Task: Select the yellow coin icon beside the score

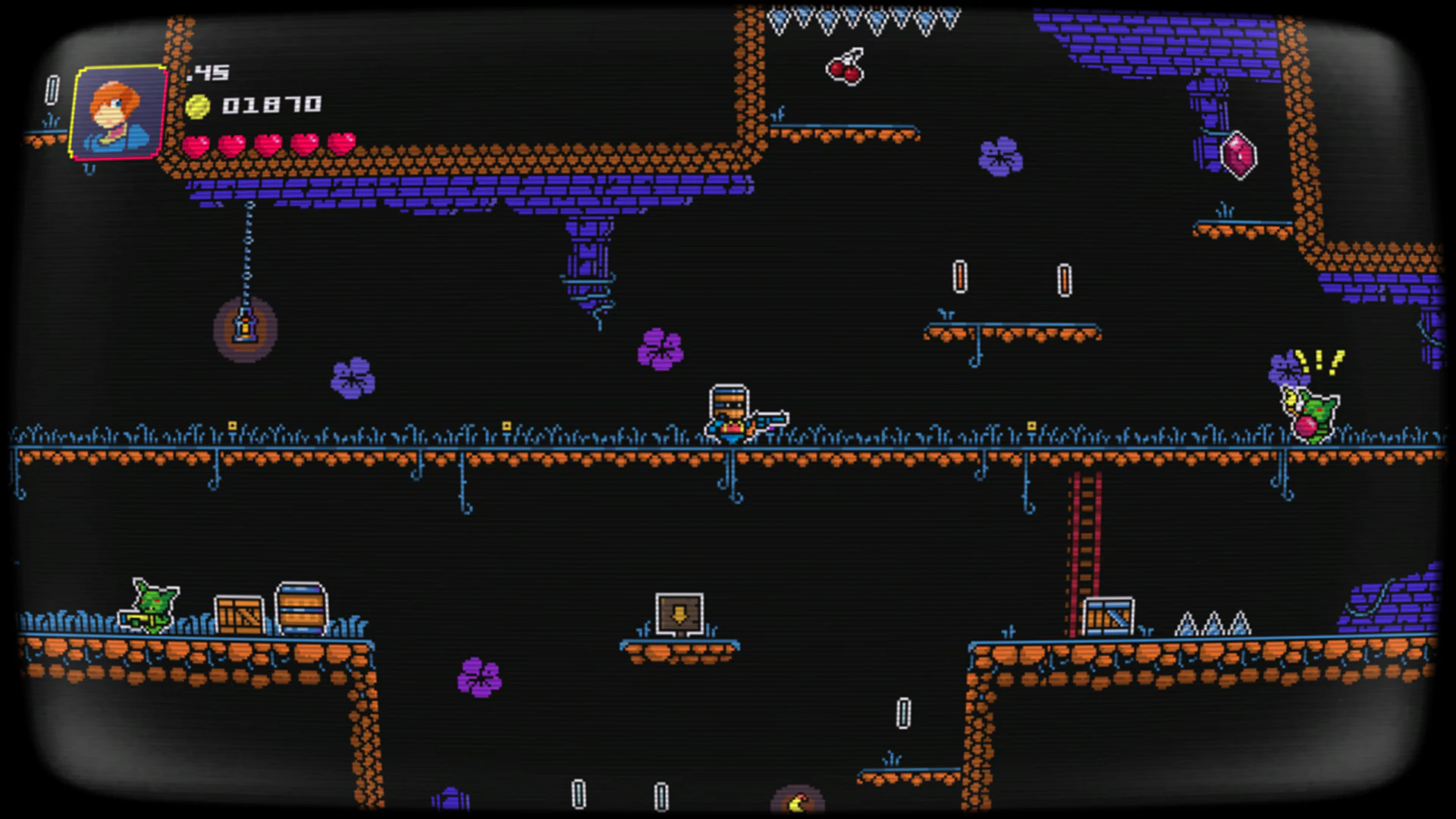Action: [199, 104]
